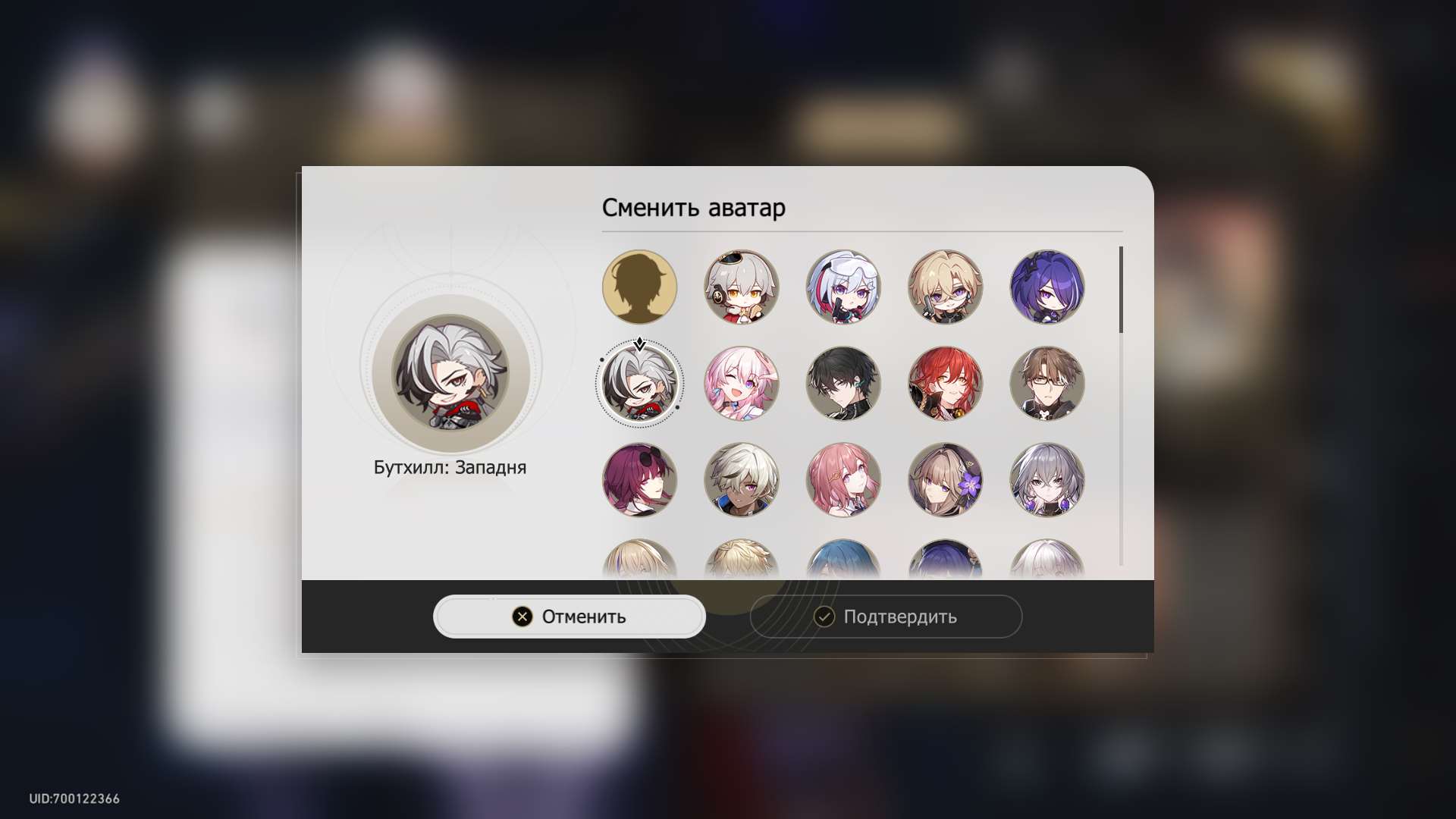This screenshot has width=1456, height=819.
Task: Click the Бутхилл: Западня label
Action: click(451, 467)
